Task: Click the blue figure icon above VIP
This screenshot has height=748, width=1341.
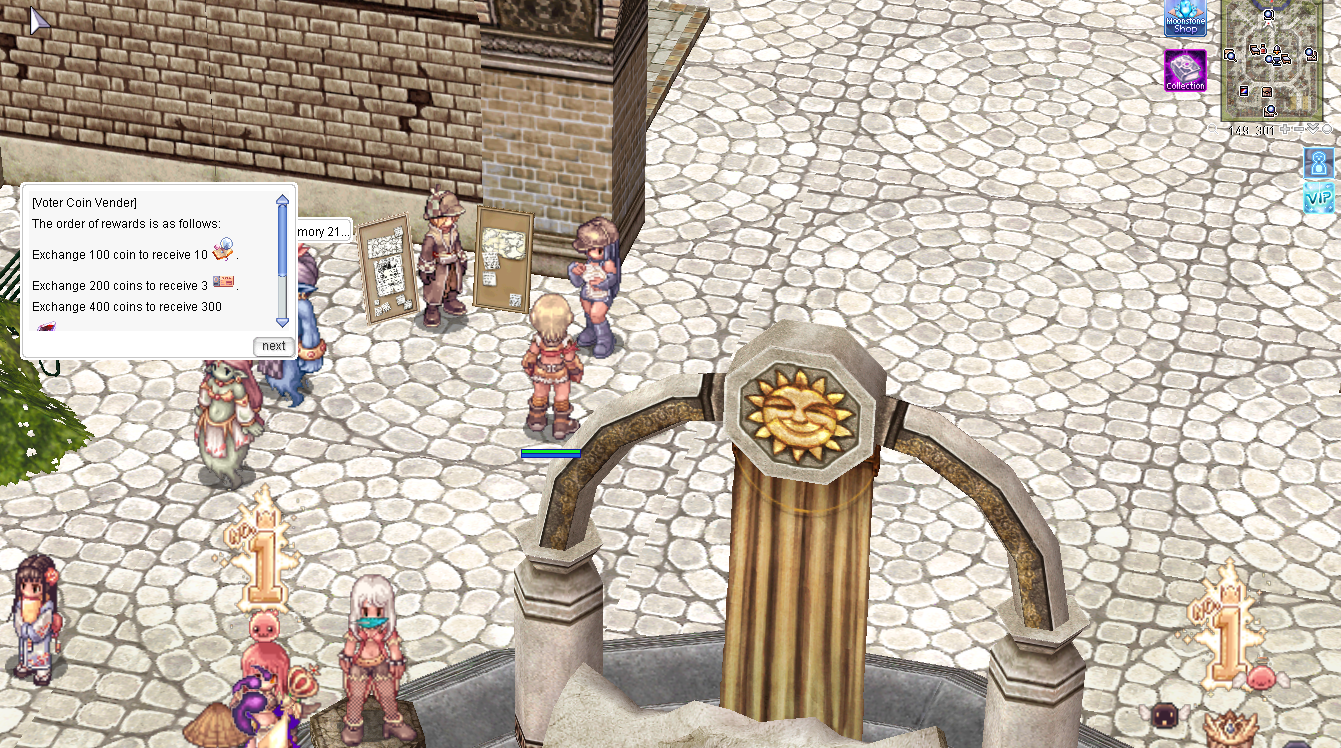Action: click(1319, 164)
